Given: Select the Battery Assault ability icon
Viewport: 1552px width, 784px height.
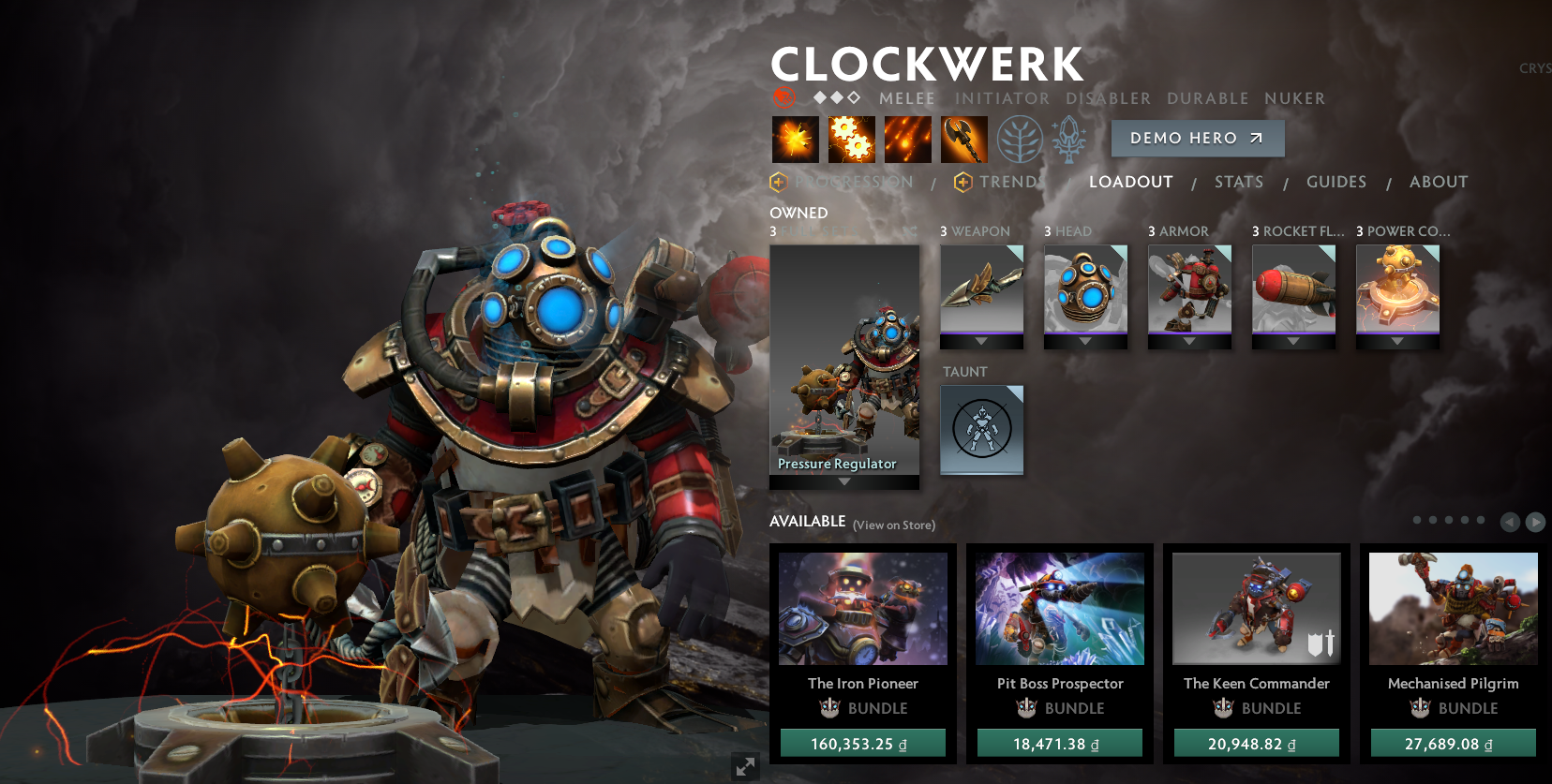Looking at the screenshot, I should (x=795, y=139).
